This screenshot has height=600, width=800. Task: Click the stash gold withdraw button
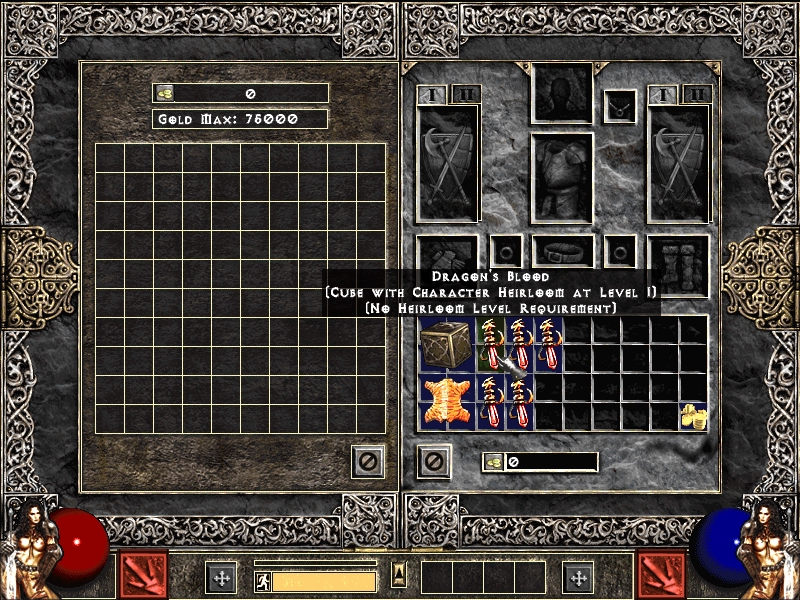click(x=165, y=93)
